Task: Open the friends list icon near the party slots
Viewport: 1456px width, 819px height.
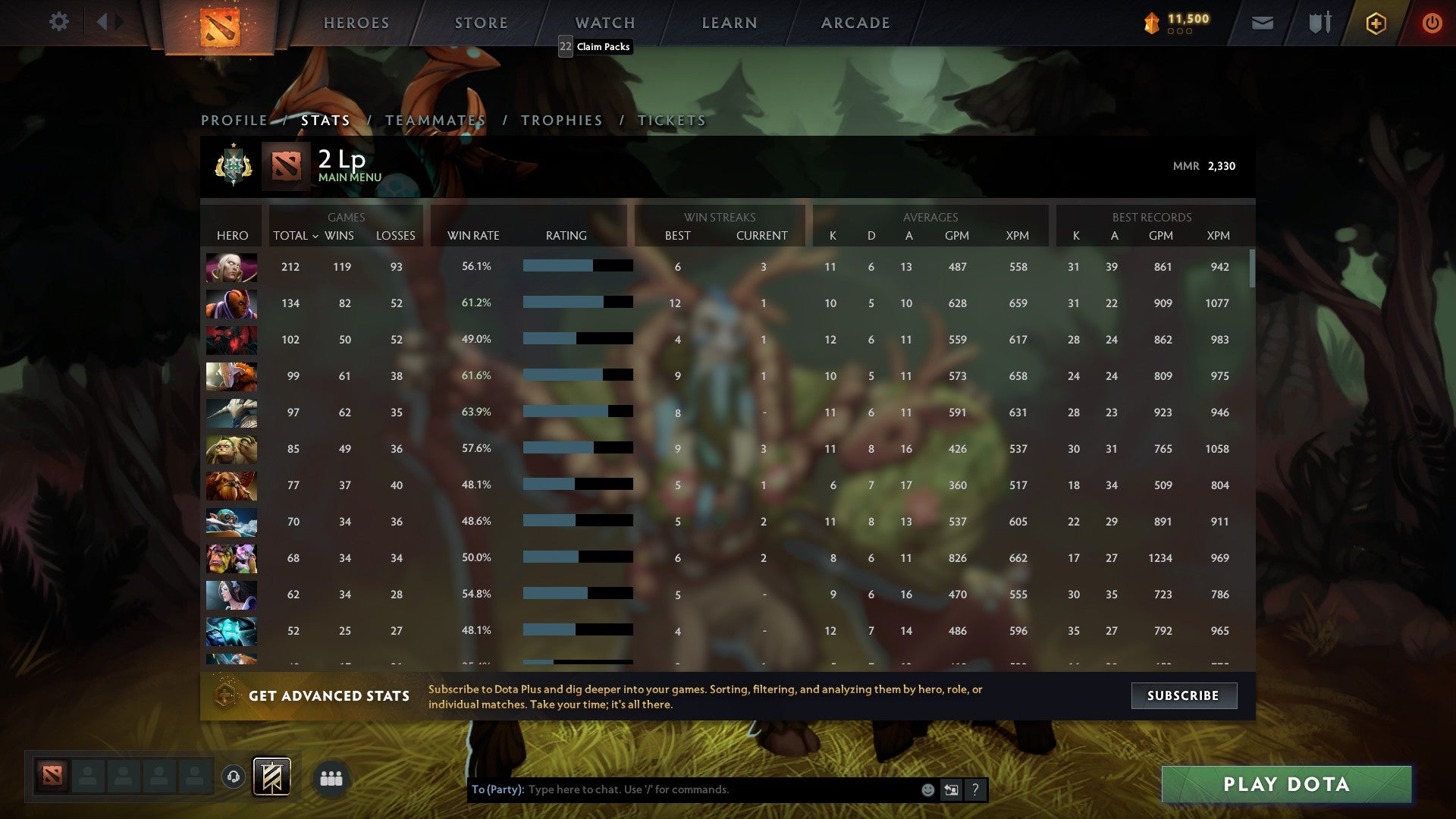Action: pos(331,777)
